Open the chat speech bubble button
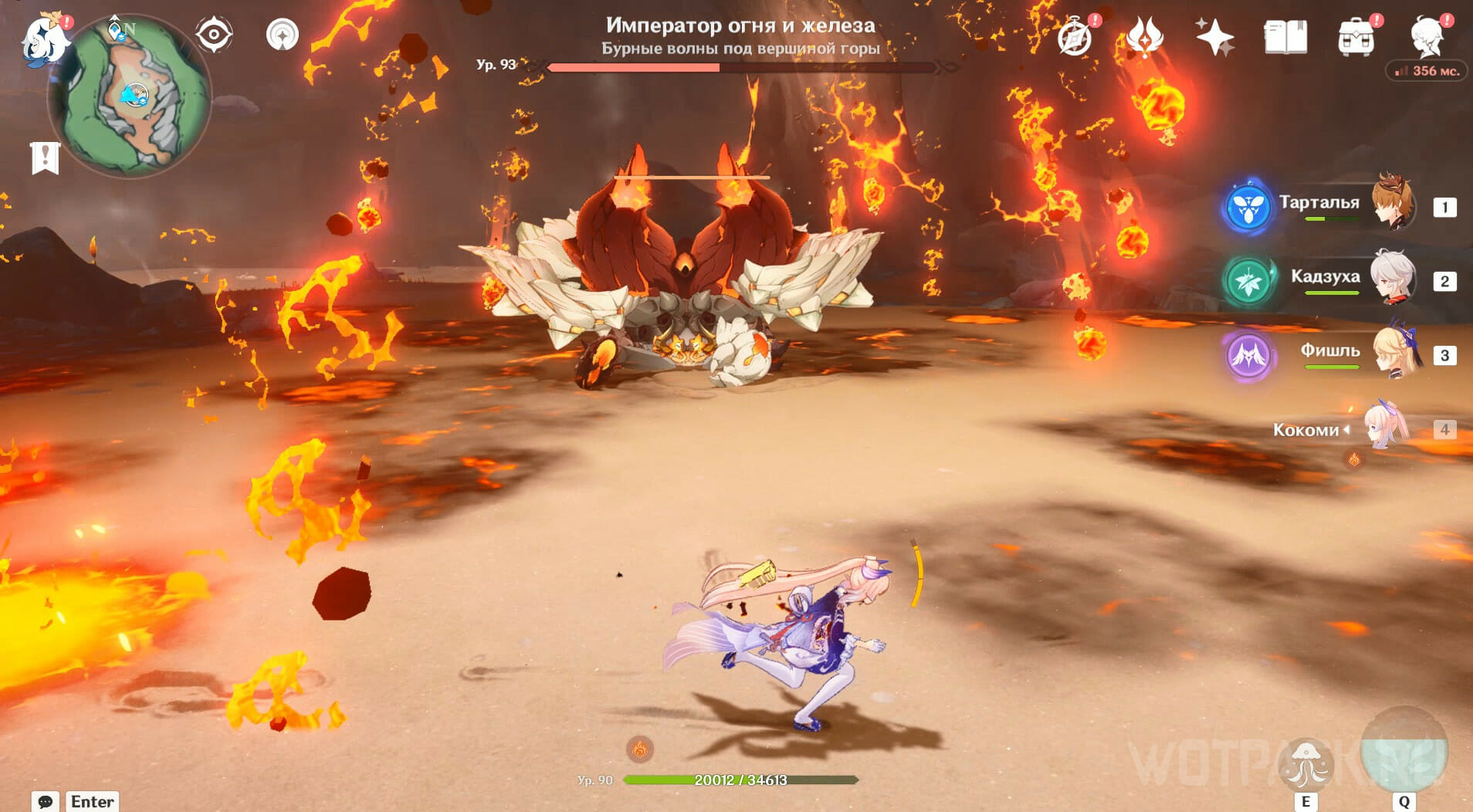The height and width of the screenshot is (812, 1473). tap(46, 801)
